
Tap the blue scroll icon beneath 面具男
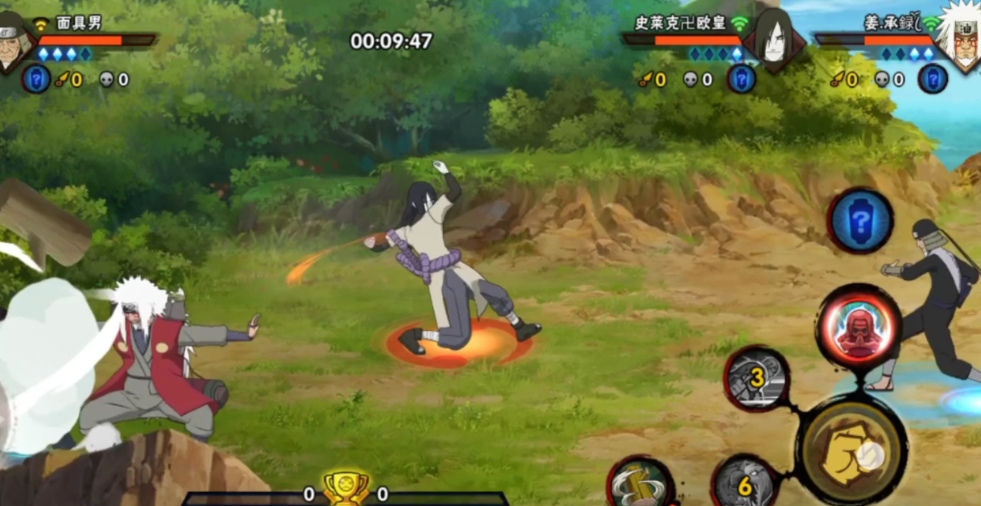pos(36,79)
